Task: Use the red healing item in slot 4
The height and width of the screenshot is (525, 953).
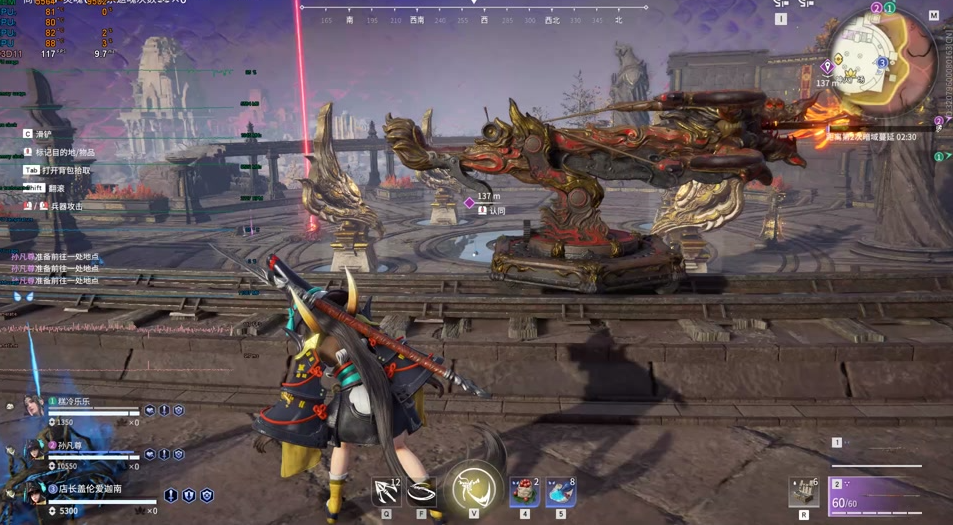Action: tap(524, 491)
